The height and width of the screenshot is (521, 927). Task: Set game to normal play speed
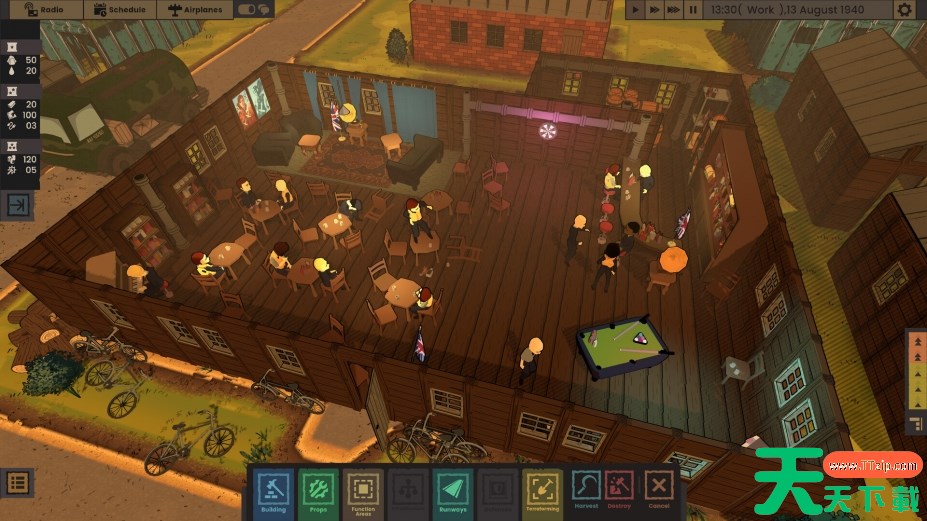click(x=636, y=9)
